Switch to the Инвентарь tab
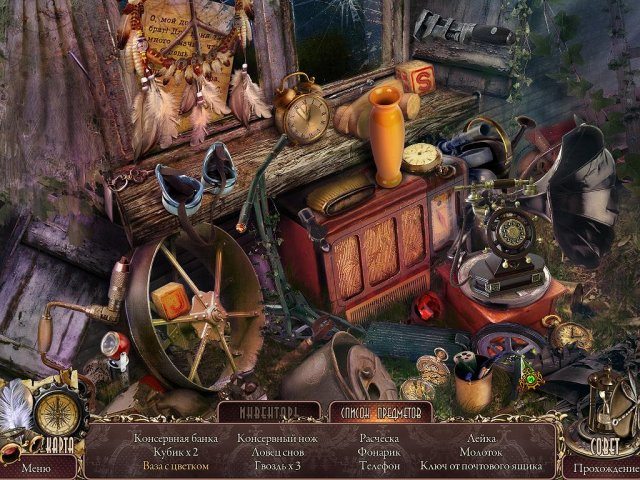The image size is (640, 480). coord(270,411)
